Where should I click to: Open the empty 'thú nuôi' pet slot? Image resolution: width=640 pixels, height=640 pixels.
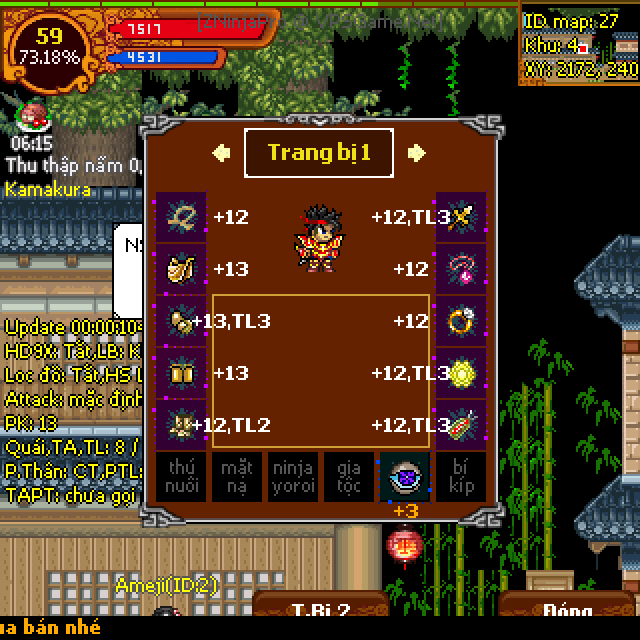tap(181, 477)
